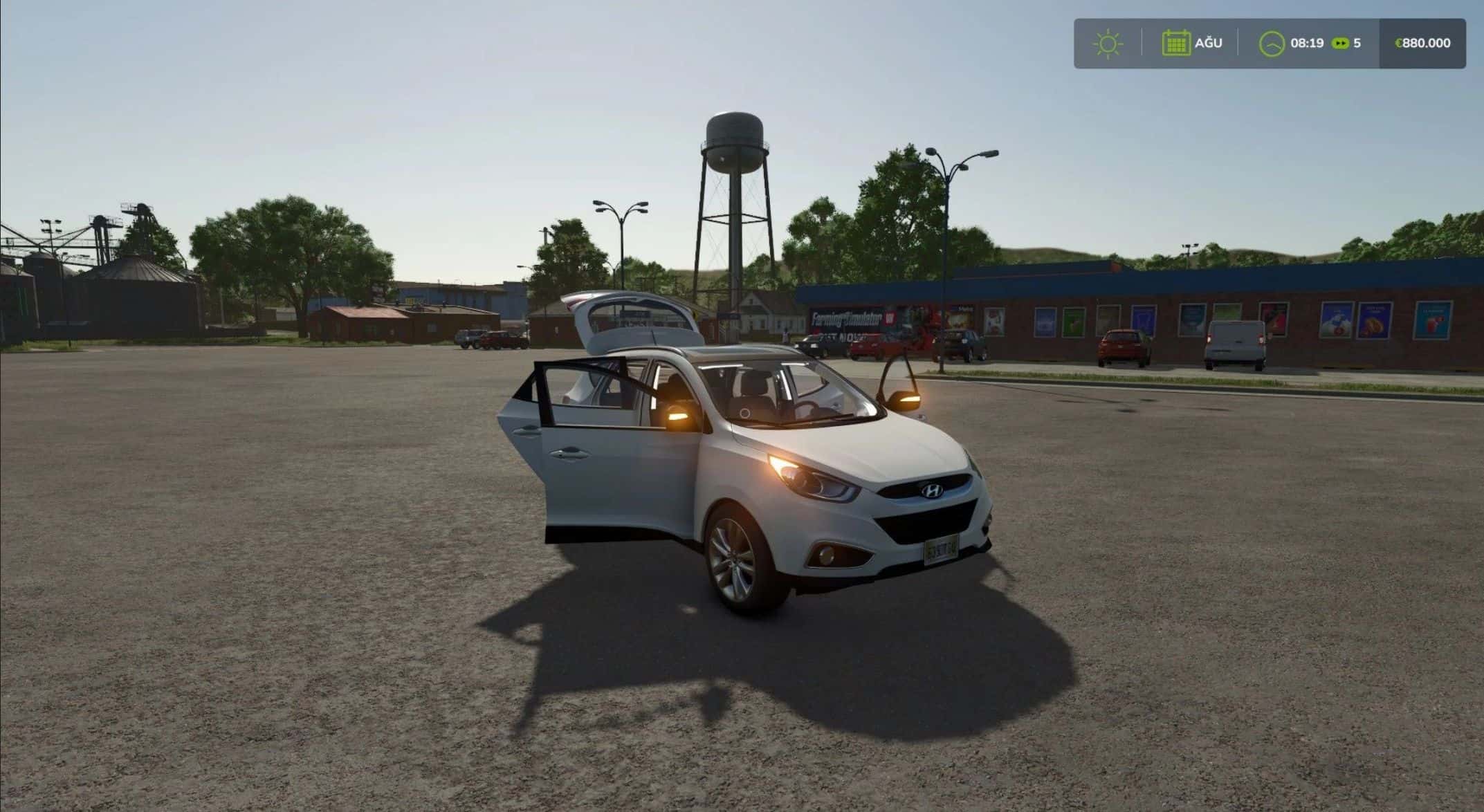Image resolution: width=1484 pixels, height=812 pixels.
Task: Expand the weather forecast panel
Action: [1108, 43]
